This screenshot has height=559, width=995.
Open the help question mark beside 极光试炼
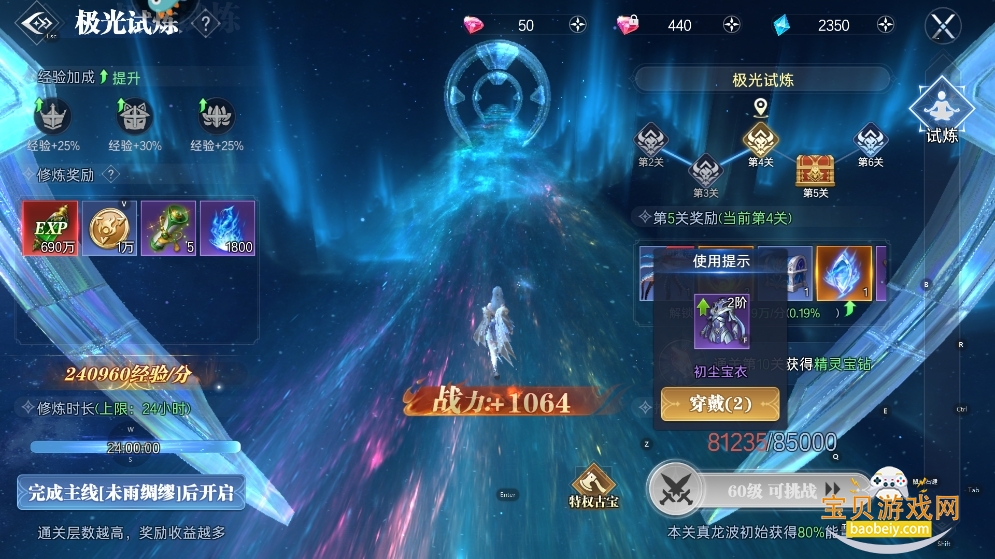click(x=205, y=24)
